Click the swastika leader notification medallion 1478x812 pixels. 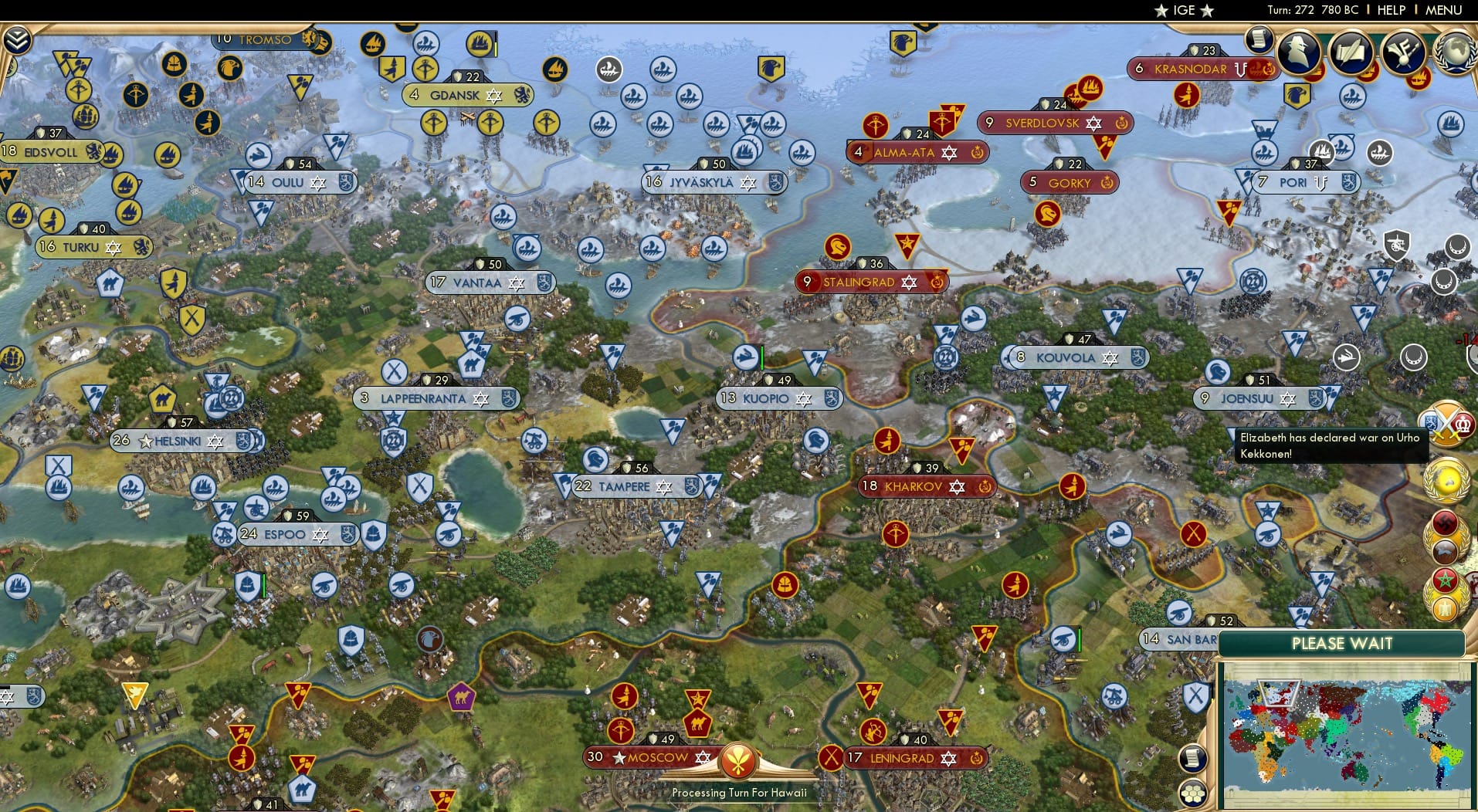click(x=1446, y=523)
